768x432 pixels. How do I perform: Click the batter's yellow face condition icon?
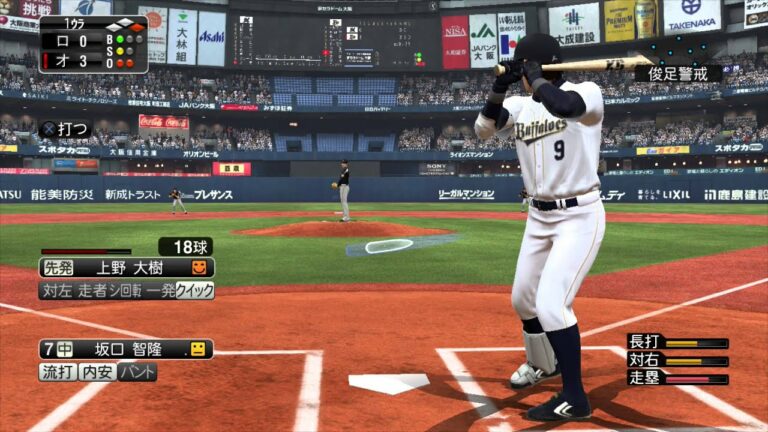coord(198,349)
